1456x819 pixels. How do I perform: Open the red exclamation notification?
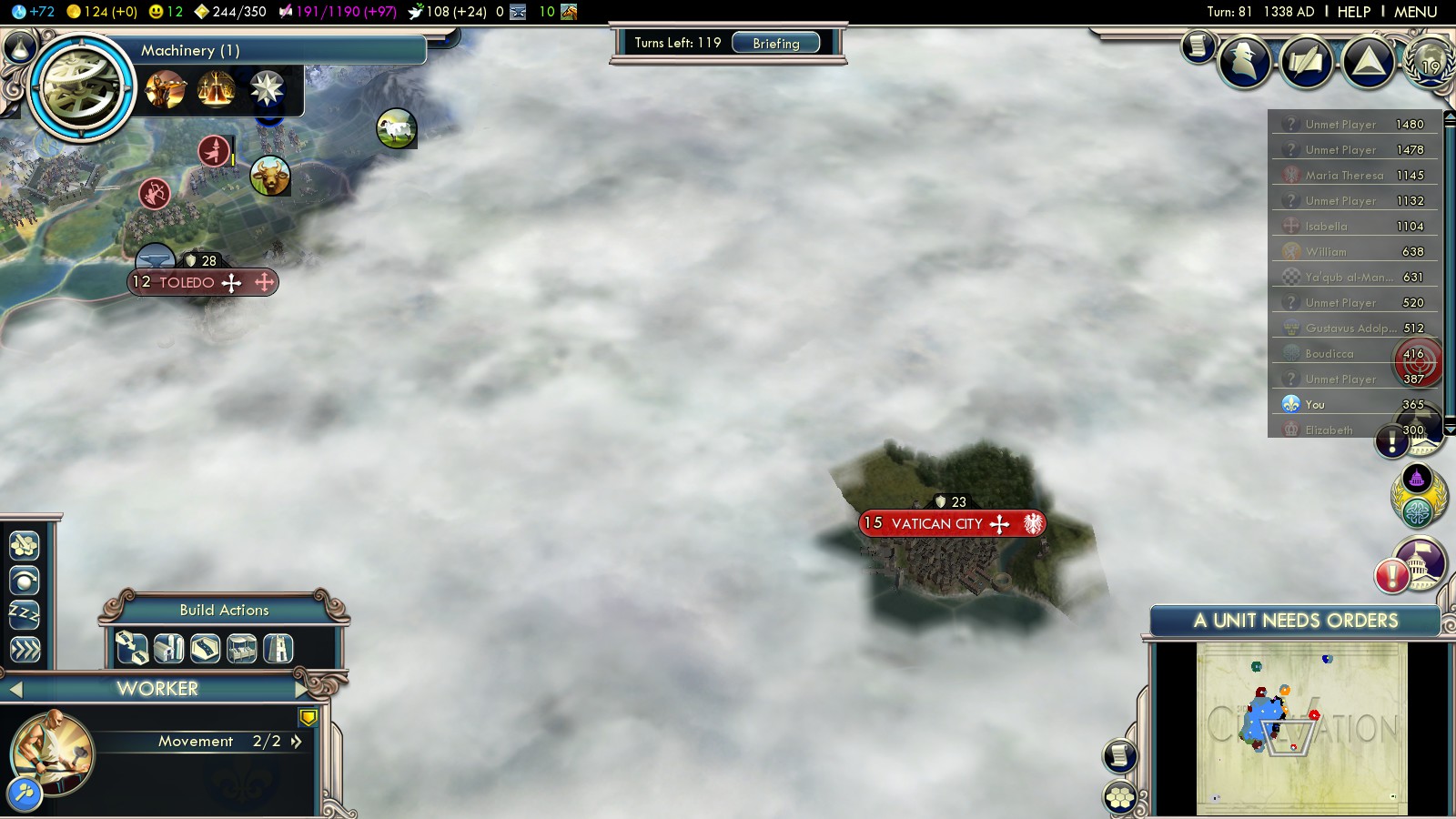1392,576
